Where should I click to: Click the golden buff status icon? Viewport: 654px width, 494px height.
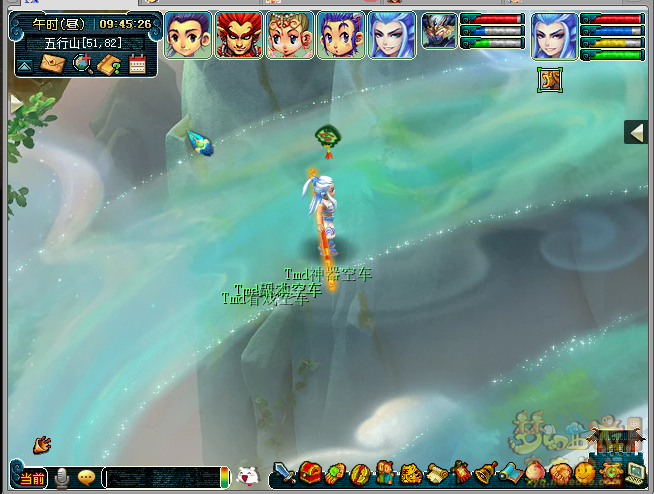(x=548, y=79)
